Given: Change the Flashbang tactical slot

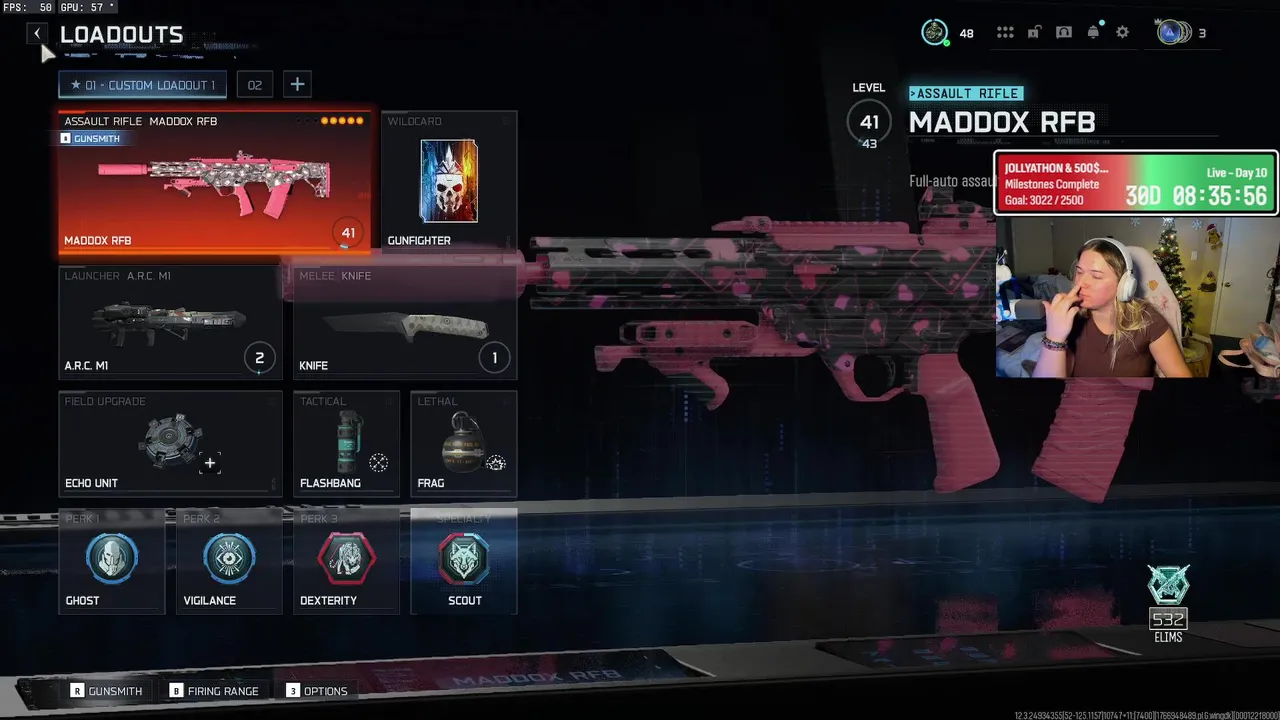Looking at the screenshot, I should point(346,443).
